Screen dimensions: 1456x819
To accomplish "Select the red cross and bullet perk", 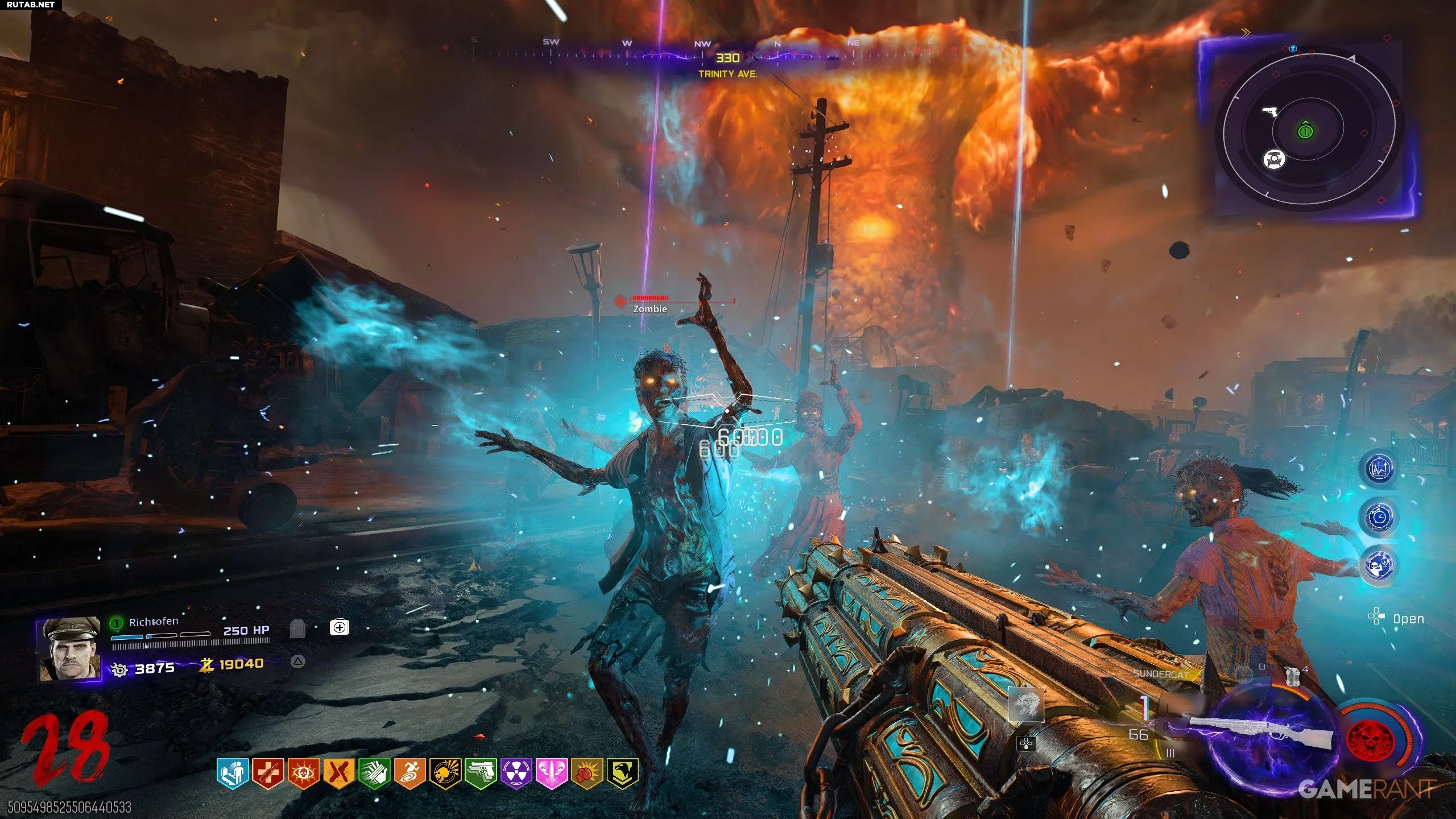I will click(267, 773).
